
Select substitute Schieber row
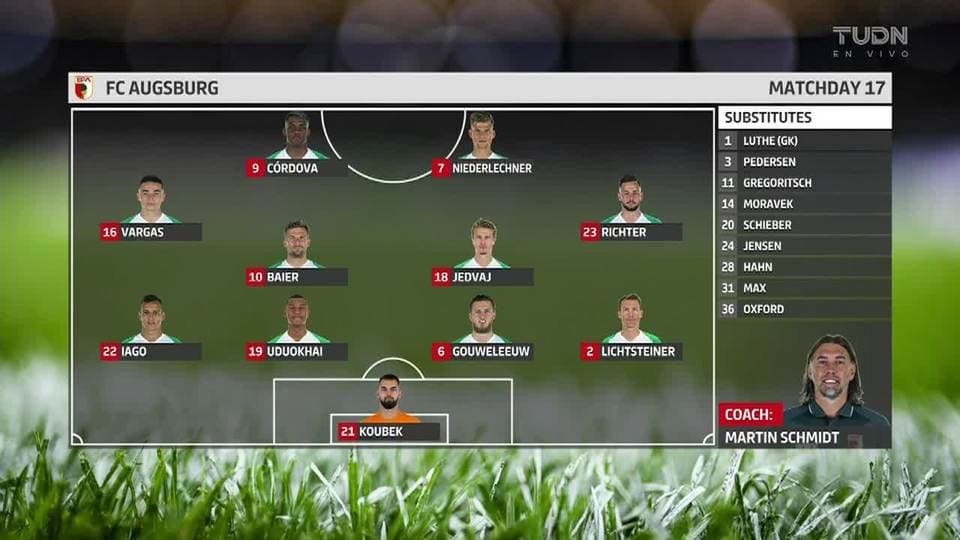(804, 225)
